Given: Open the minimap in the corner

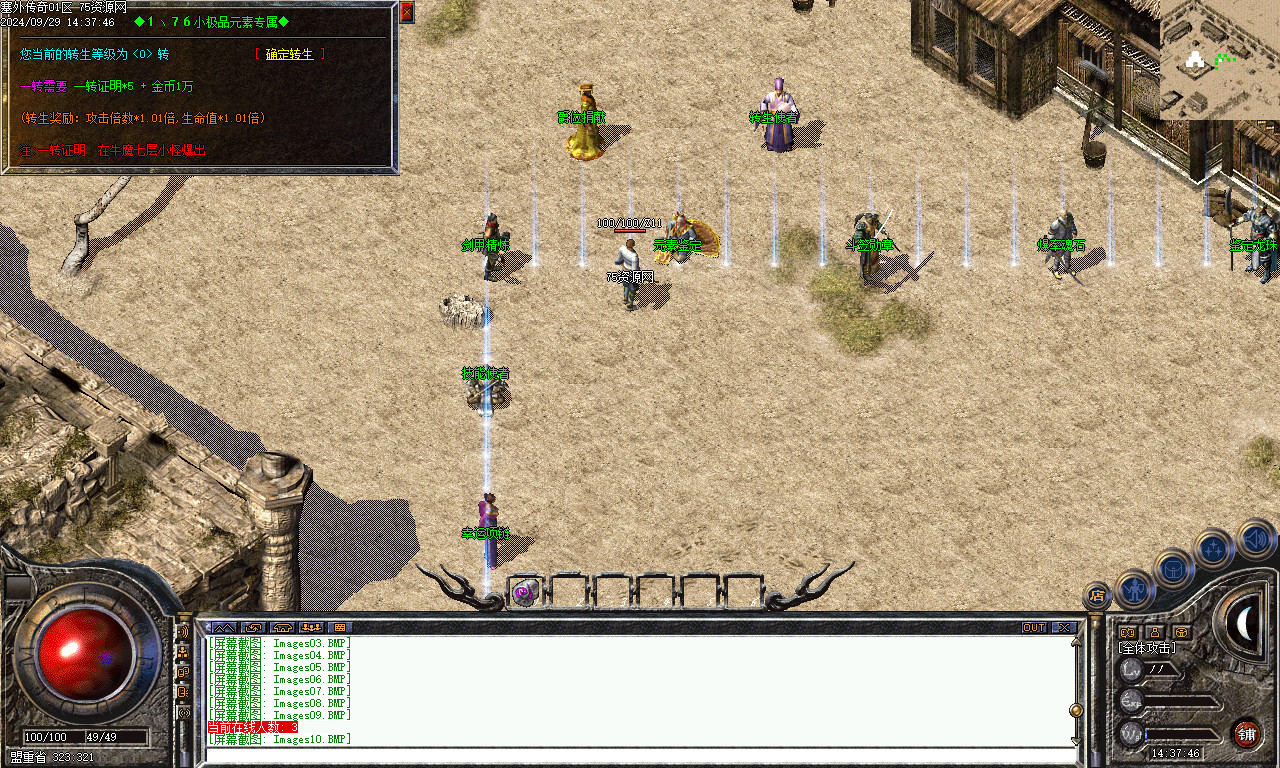Looking at the screenshot, I should tap(1219, 60).
